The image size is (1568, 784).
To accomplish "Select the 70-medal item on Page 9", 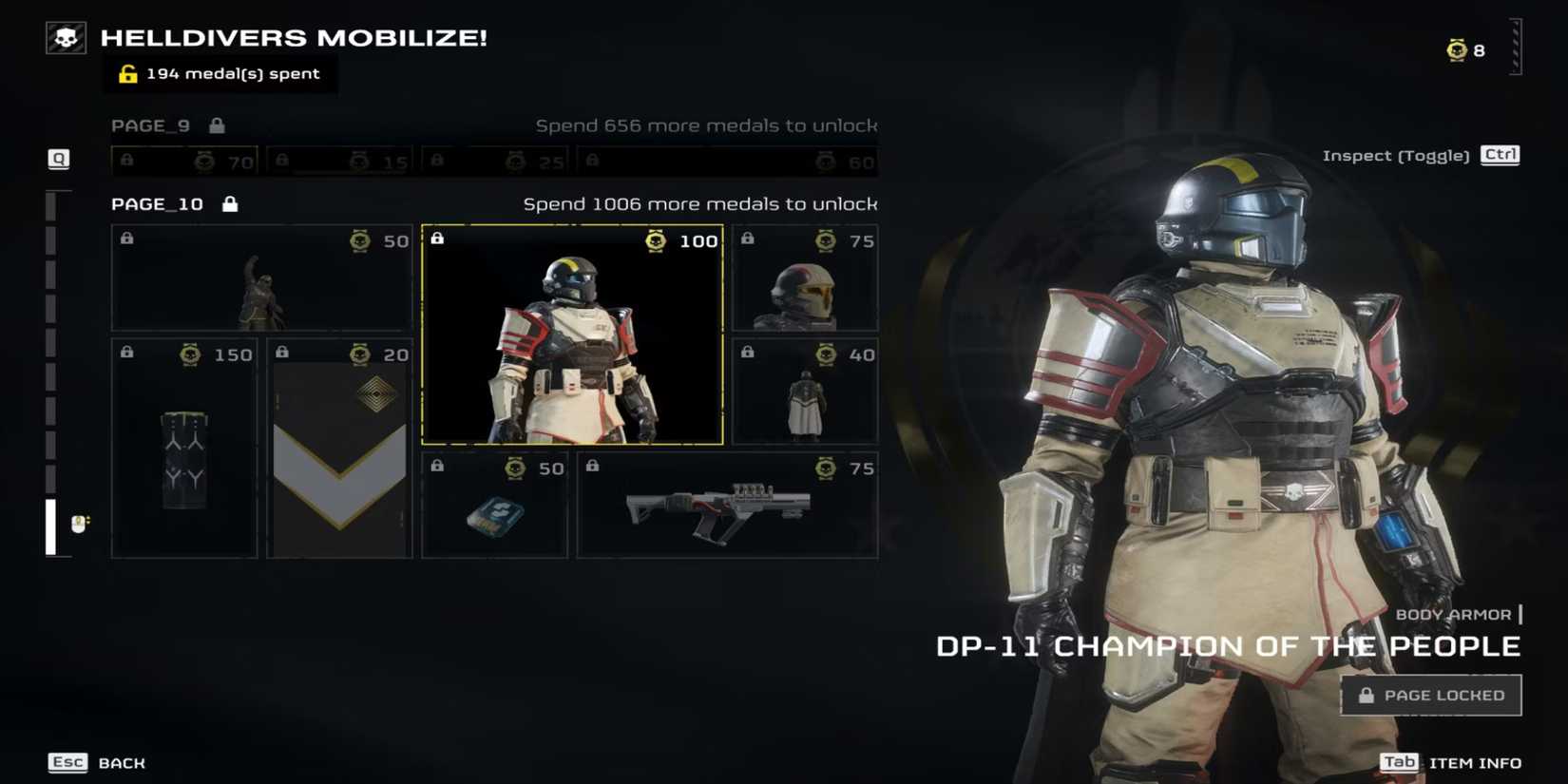I will [184, 162].
